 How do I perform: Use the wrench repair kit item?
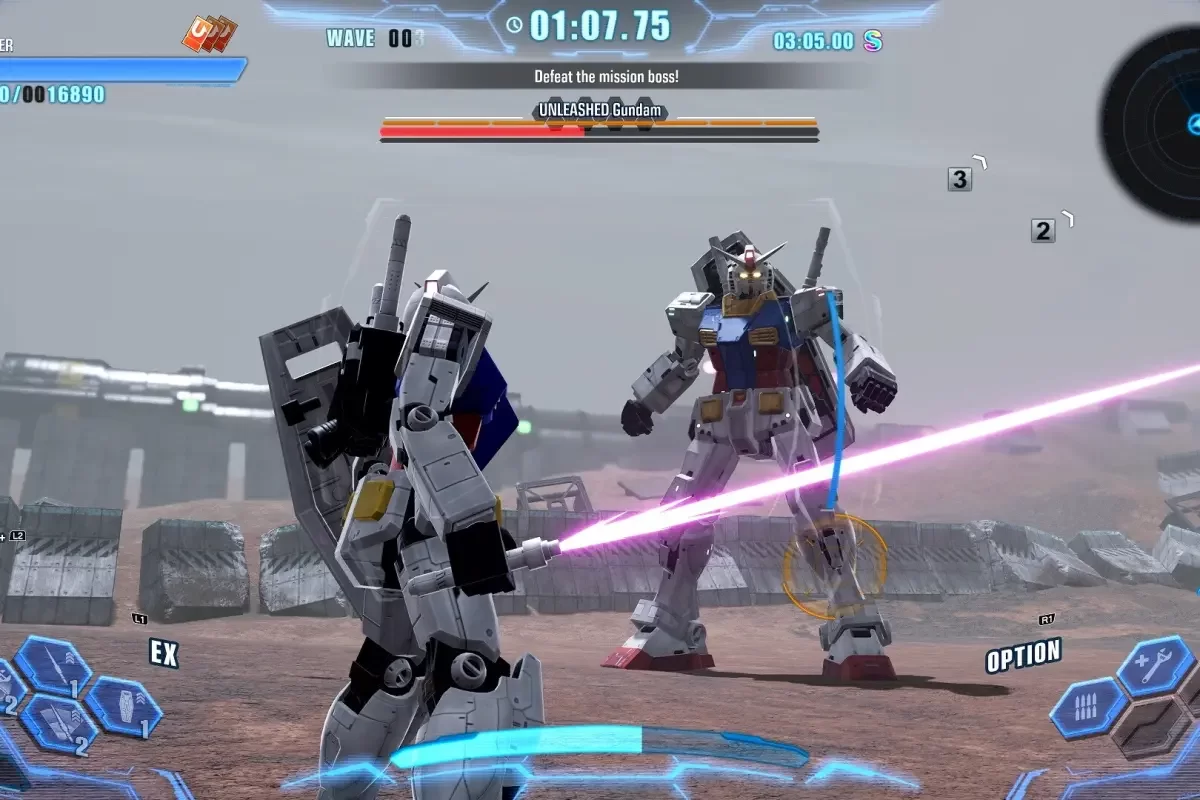1154,665
